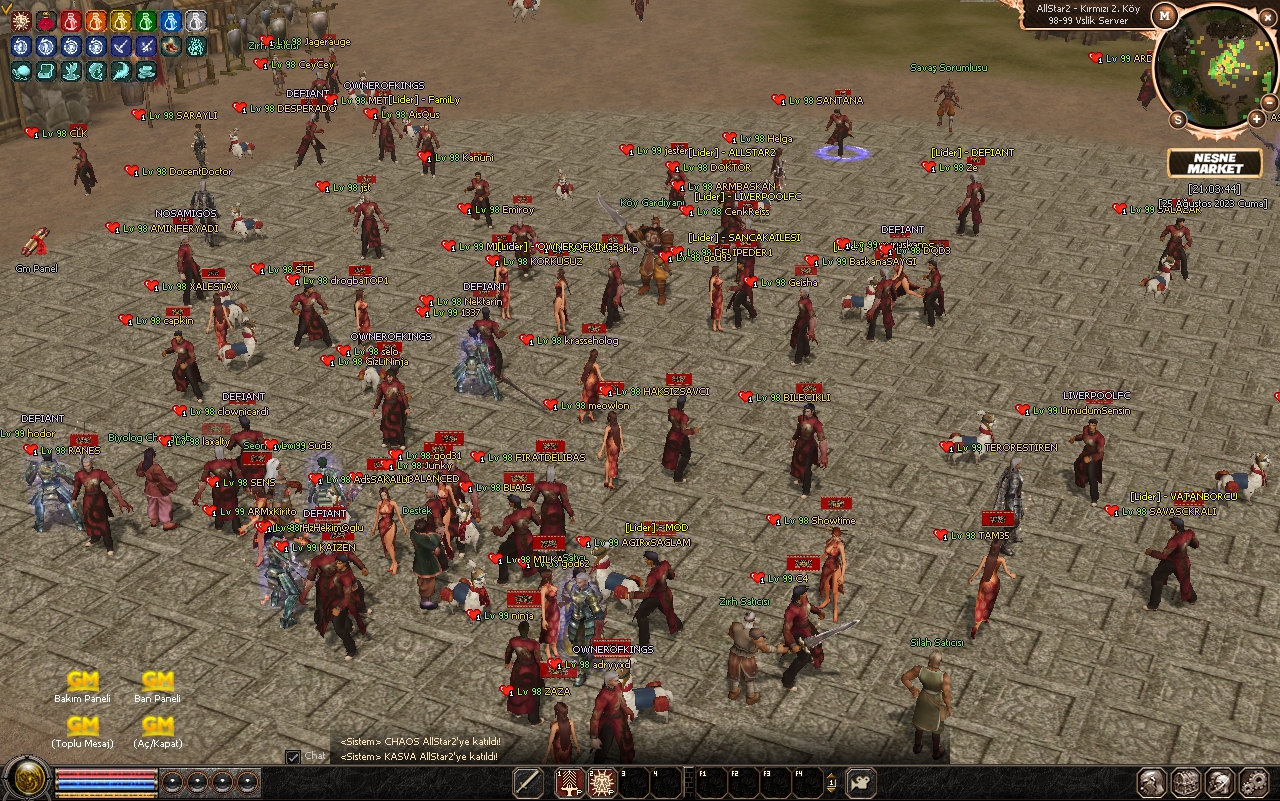Image resolution: width=1280 pixels, height=801 pixels.
Task: Click the yellow checkmark above the buff icons
Action: tap(6, 8)
